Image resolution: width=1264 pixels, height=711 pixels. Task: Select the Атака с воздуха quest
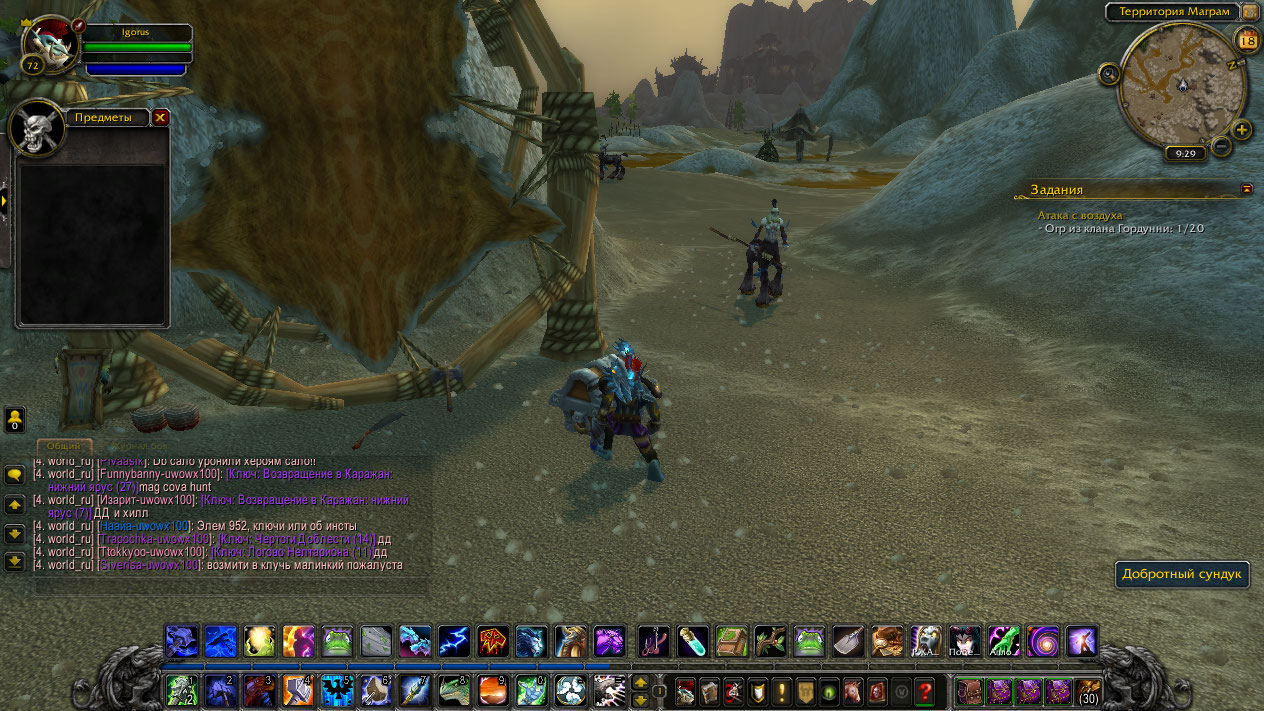(x=1080, y=215)
